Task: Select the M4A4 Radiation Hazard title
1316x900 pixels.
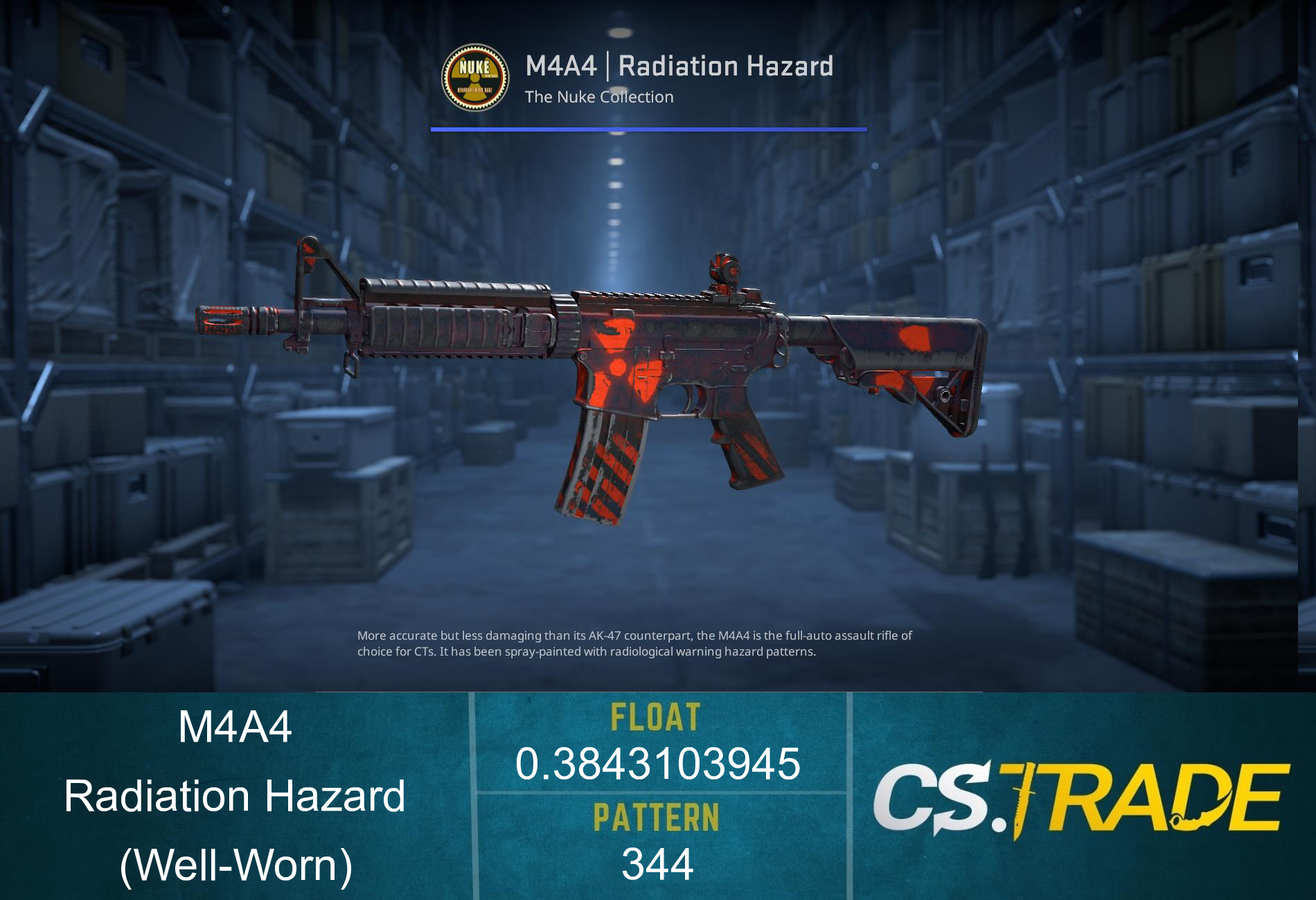Action: pos(680,66)
